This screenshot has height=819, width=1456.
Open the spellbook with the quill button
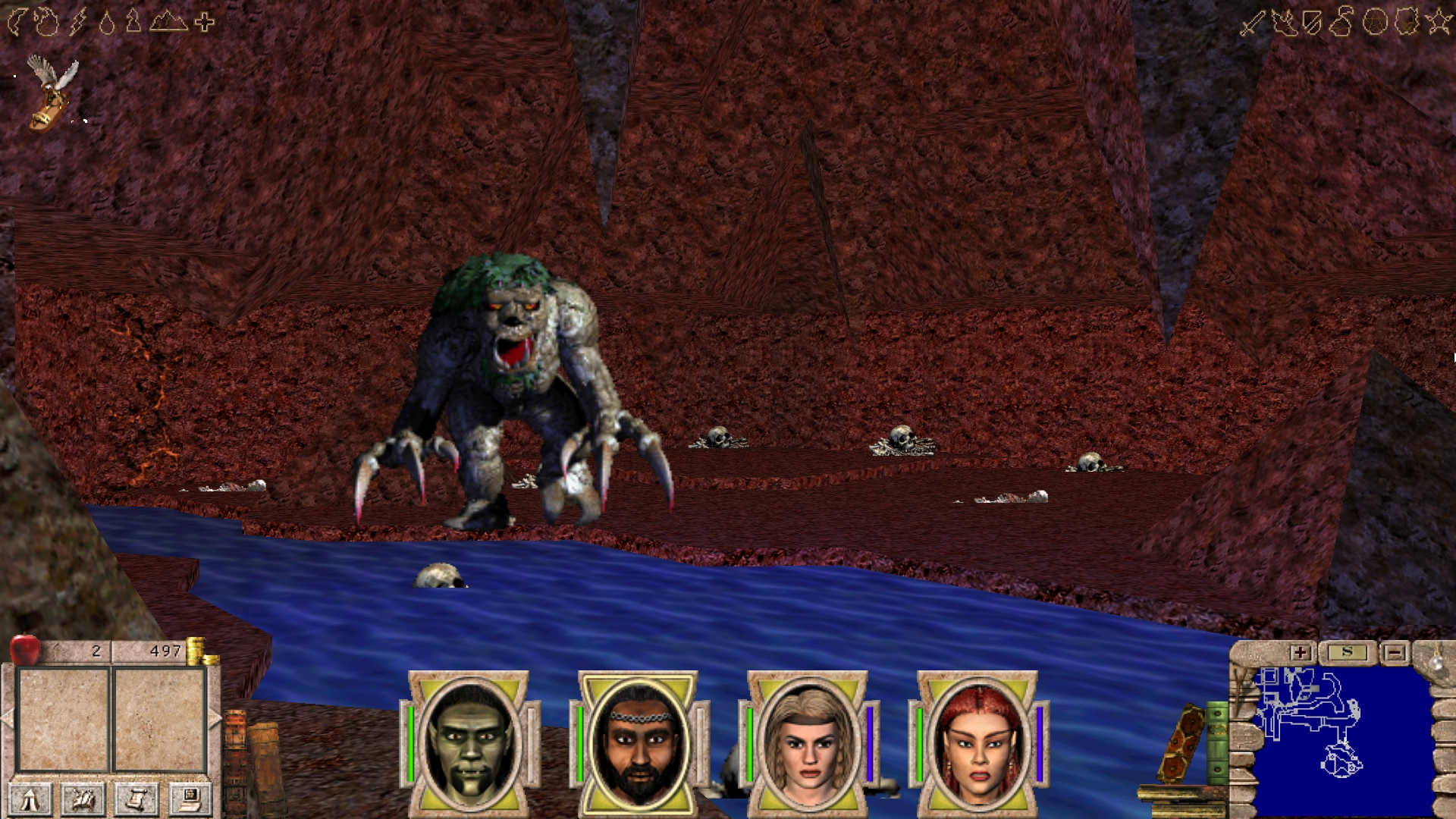(84, 799)
